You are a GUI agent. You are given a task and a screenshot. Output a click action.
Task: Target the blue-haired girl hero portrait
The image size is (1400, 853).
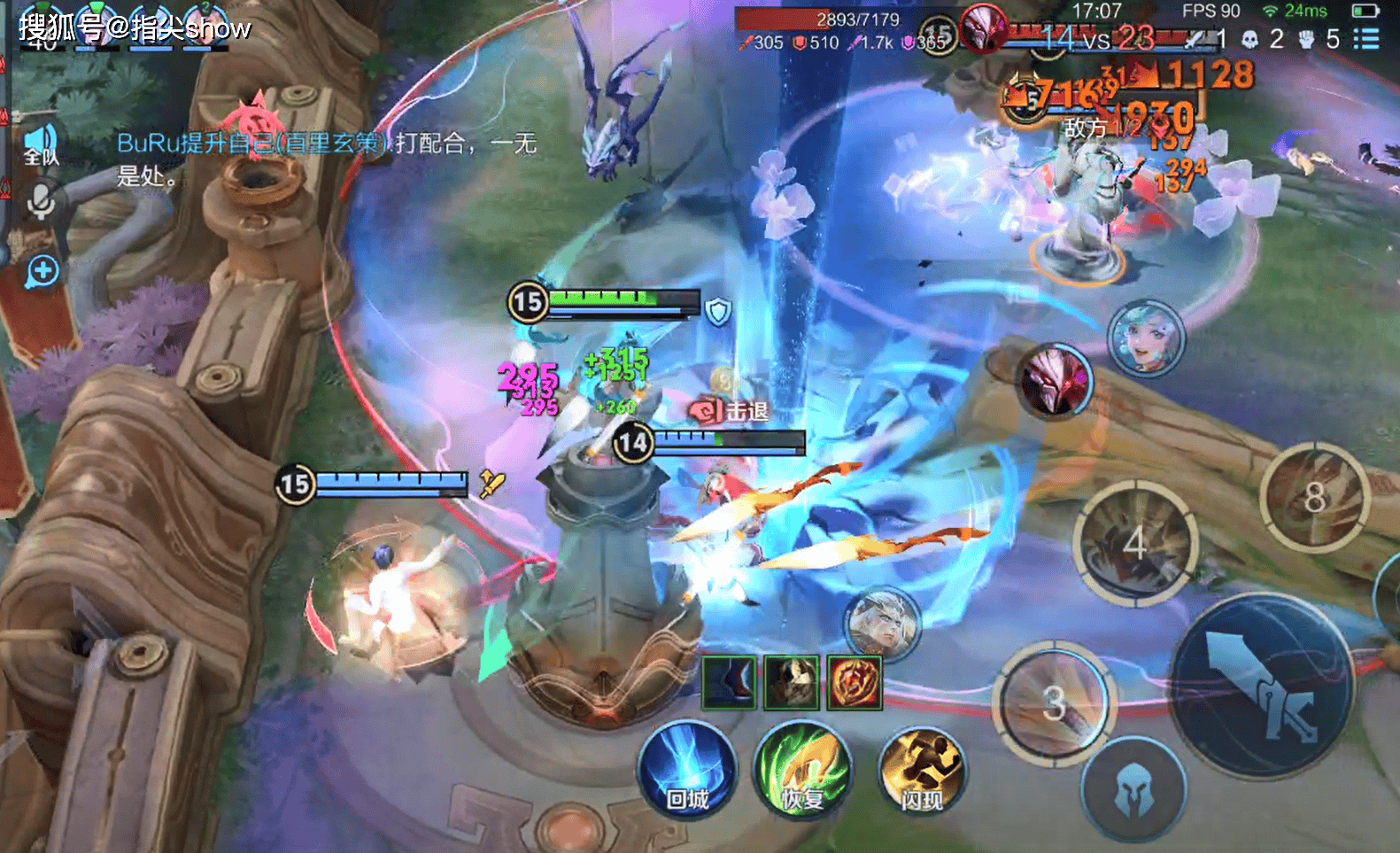tap(1146, 339)
